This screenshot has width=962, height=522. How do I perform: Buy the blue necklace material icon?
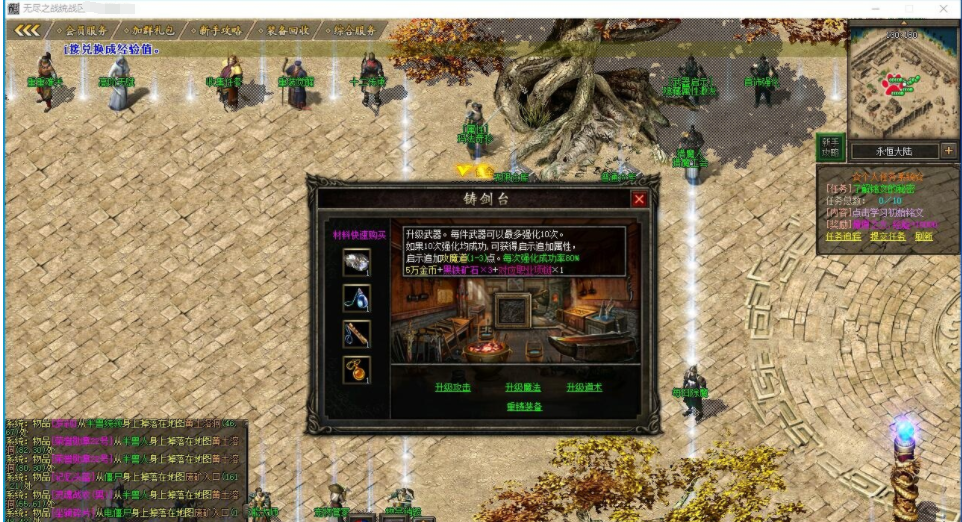pyautogui.click(x=356, y=298)
